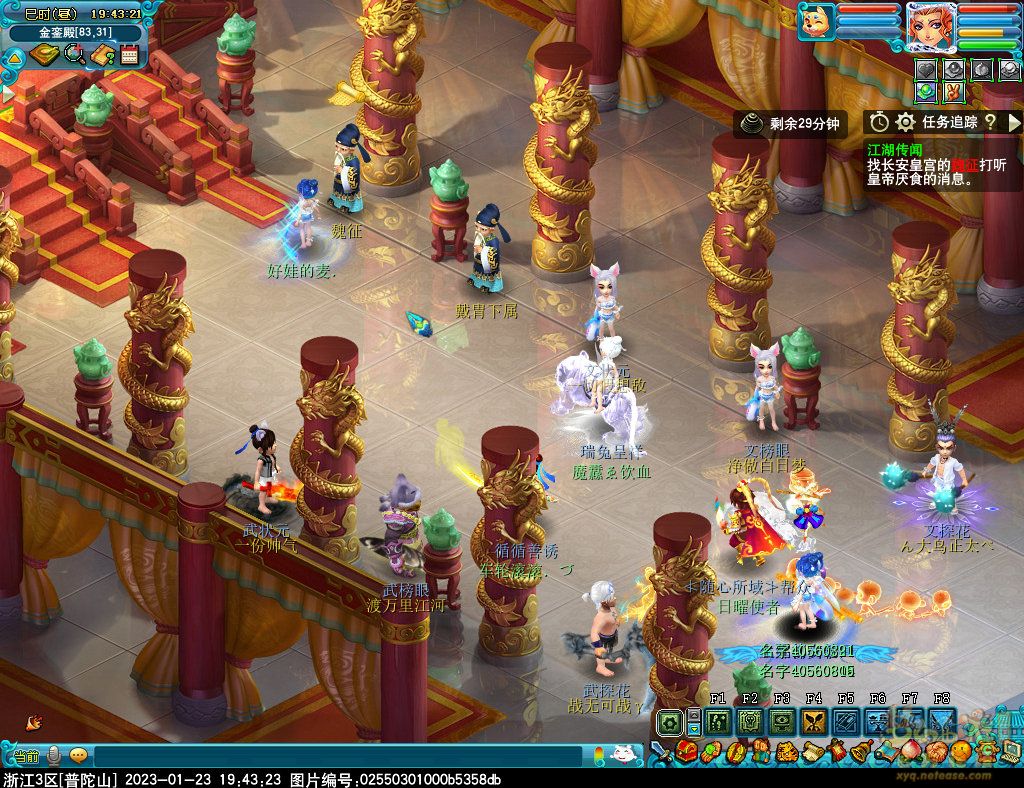Open the scroll icon in the bottom menu

point(810,751)
